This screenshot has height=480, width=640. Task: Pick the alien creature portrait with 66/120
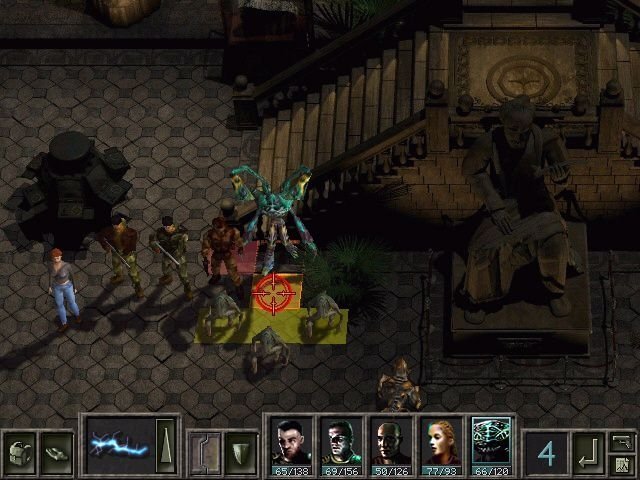click(x=491, y=442)
